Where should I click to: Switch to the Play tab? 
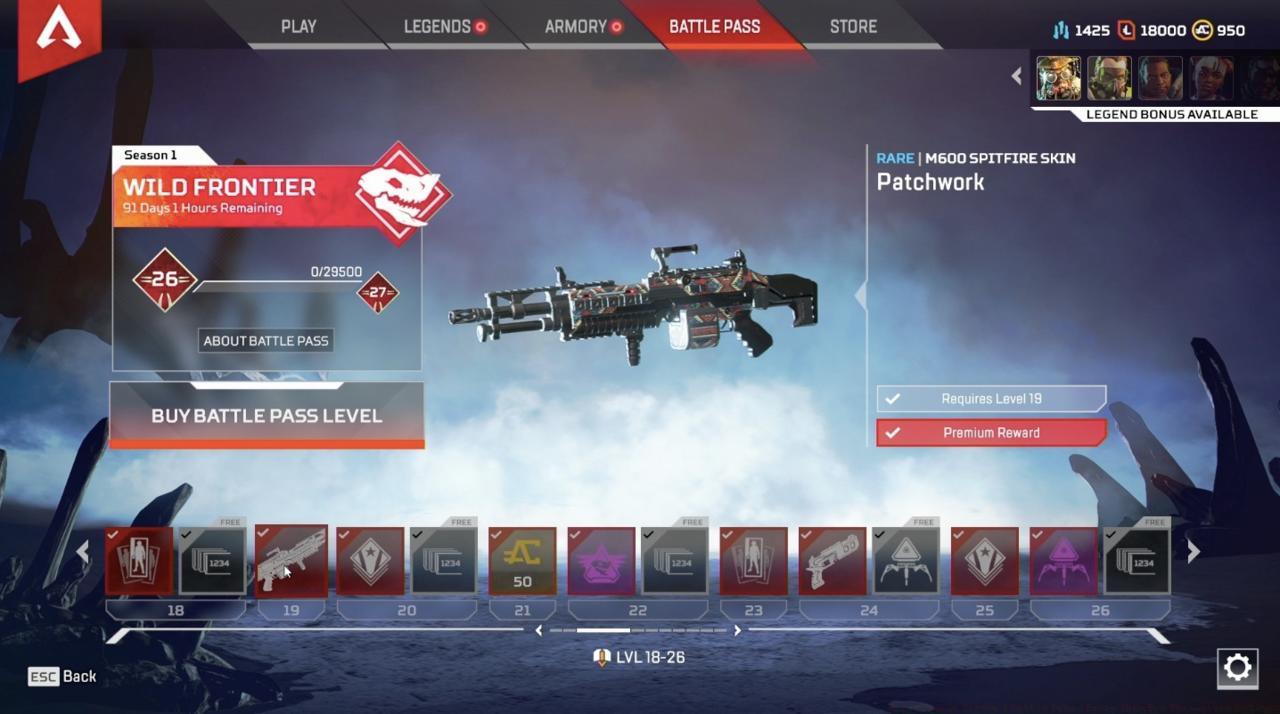pos(298,27)
